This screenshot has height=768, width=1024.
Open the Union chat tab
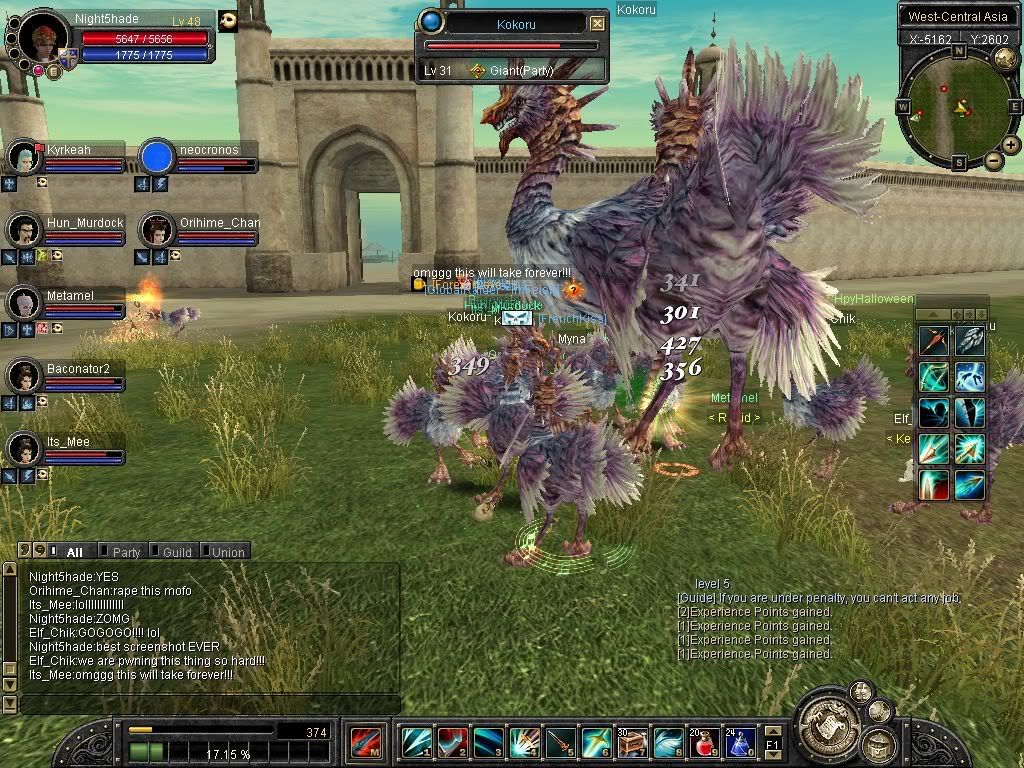226,551
